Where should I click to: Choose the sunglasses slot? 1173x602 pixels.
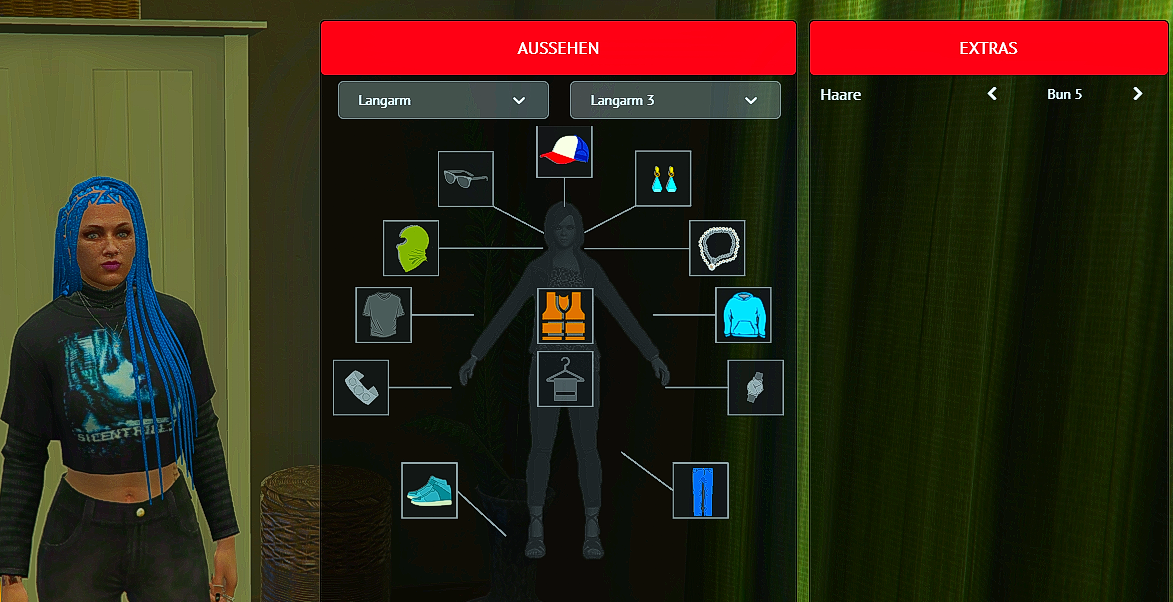point(466,179)
